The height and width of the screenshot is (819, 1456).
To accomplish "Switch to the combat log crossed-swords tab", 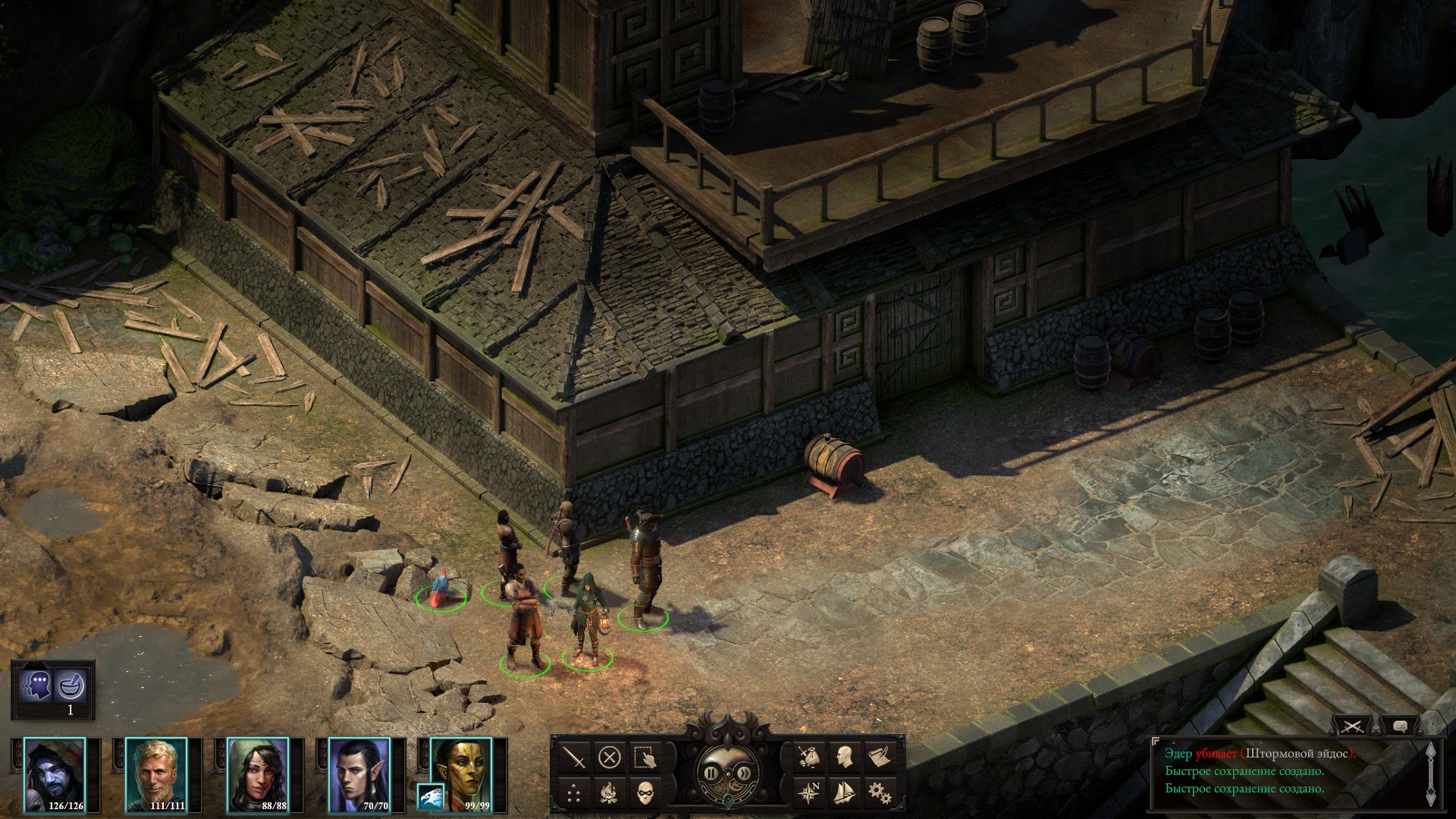I will [x=1354, y=726].
